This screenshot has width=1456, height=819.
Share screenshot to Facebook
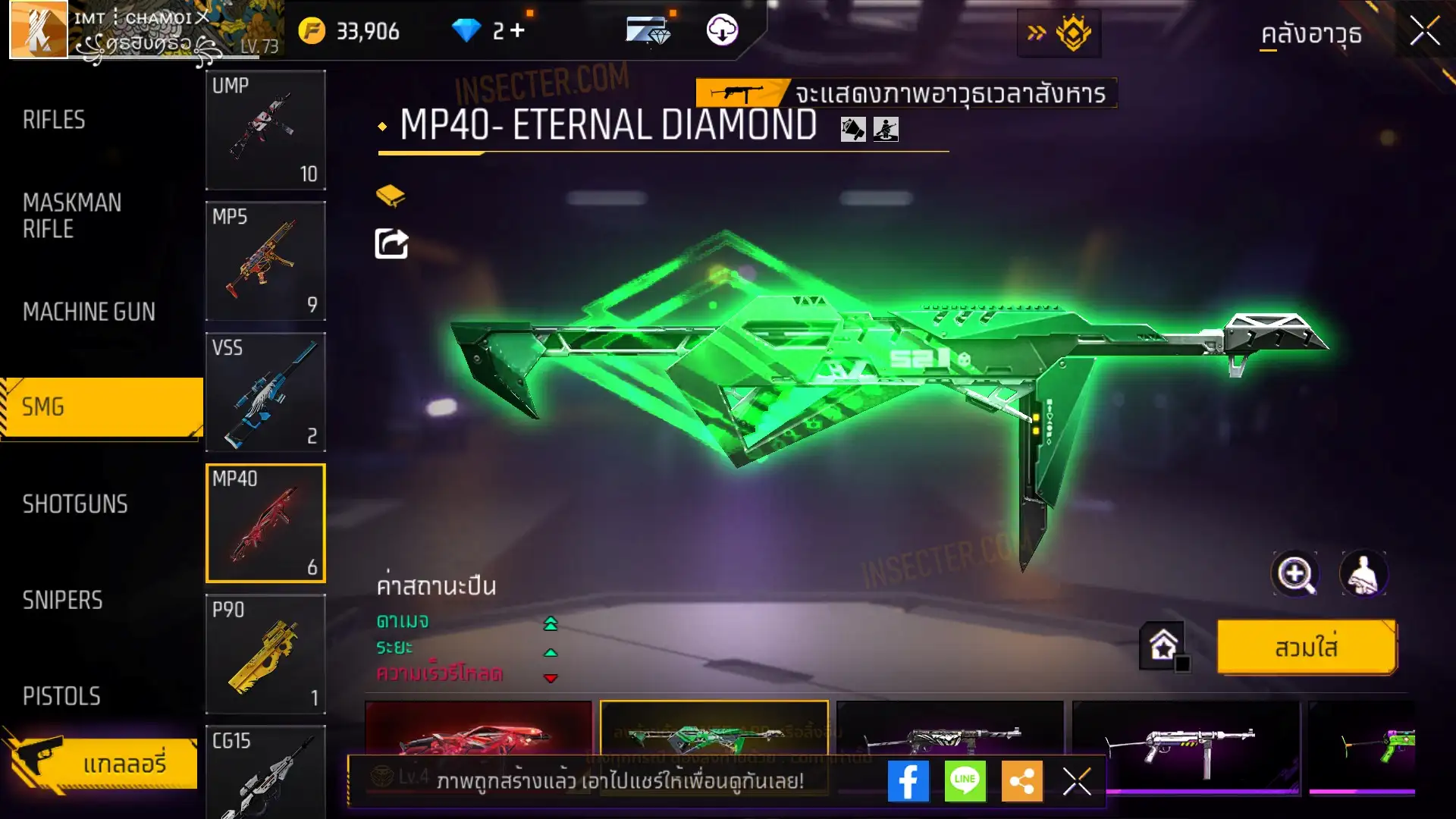pos(908,781)
